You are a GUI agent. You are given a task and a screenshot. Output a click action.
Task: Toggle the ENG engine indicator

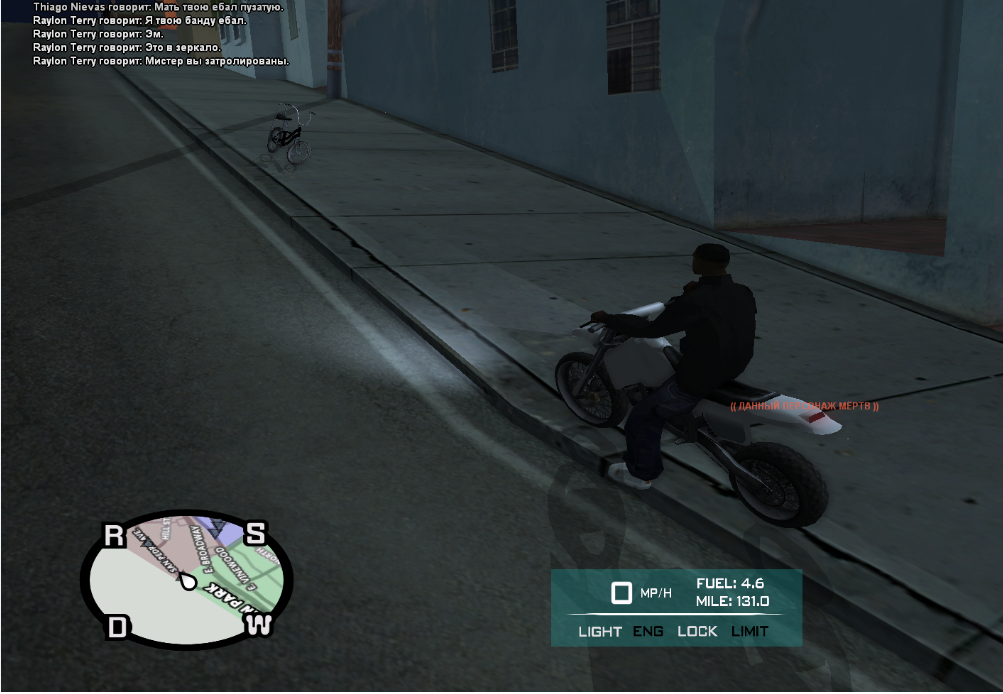648,631
